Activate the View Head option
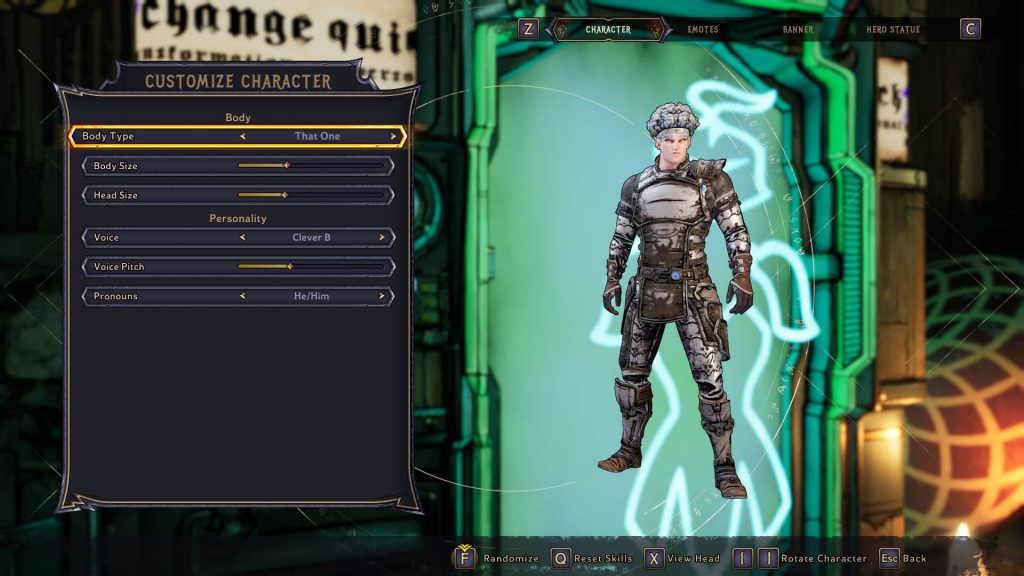Viewport: 1024px width, 576px height. click(683, 558)
